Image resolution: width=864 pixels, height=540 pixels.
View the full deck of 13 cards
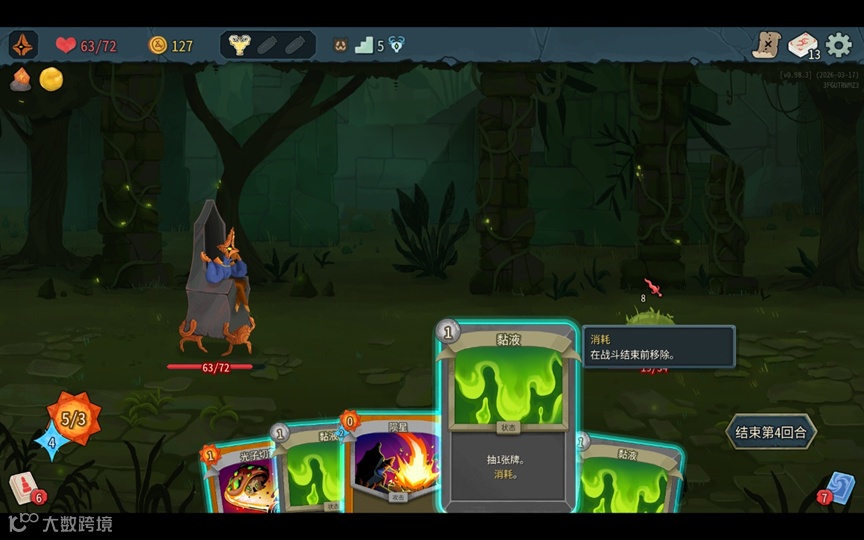click(x=802, y=45)
